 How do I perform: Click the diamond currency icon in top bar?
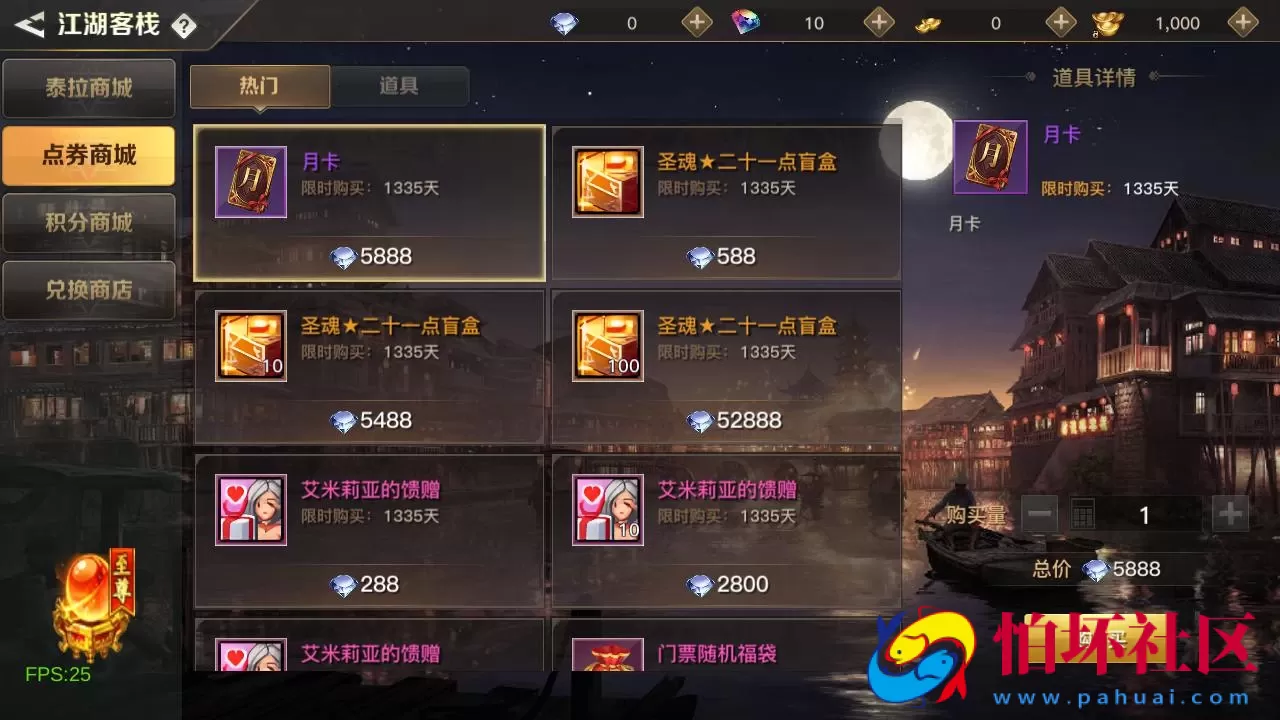[563, 22]
